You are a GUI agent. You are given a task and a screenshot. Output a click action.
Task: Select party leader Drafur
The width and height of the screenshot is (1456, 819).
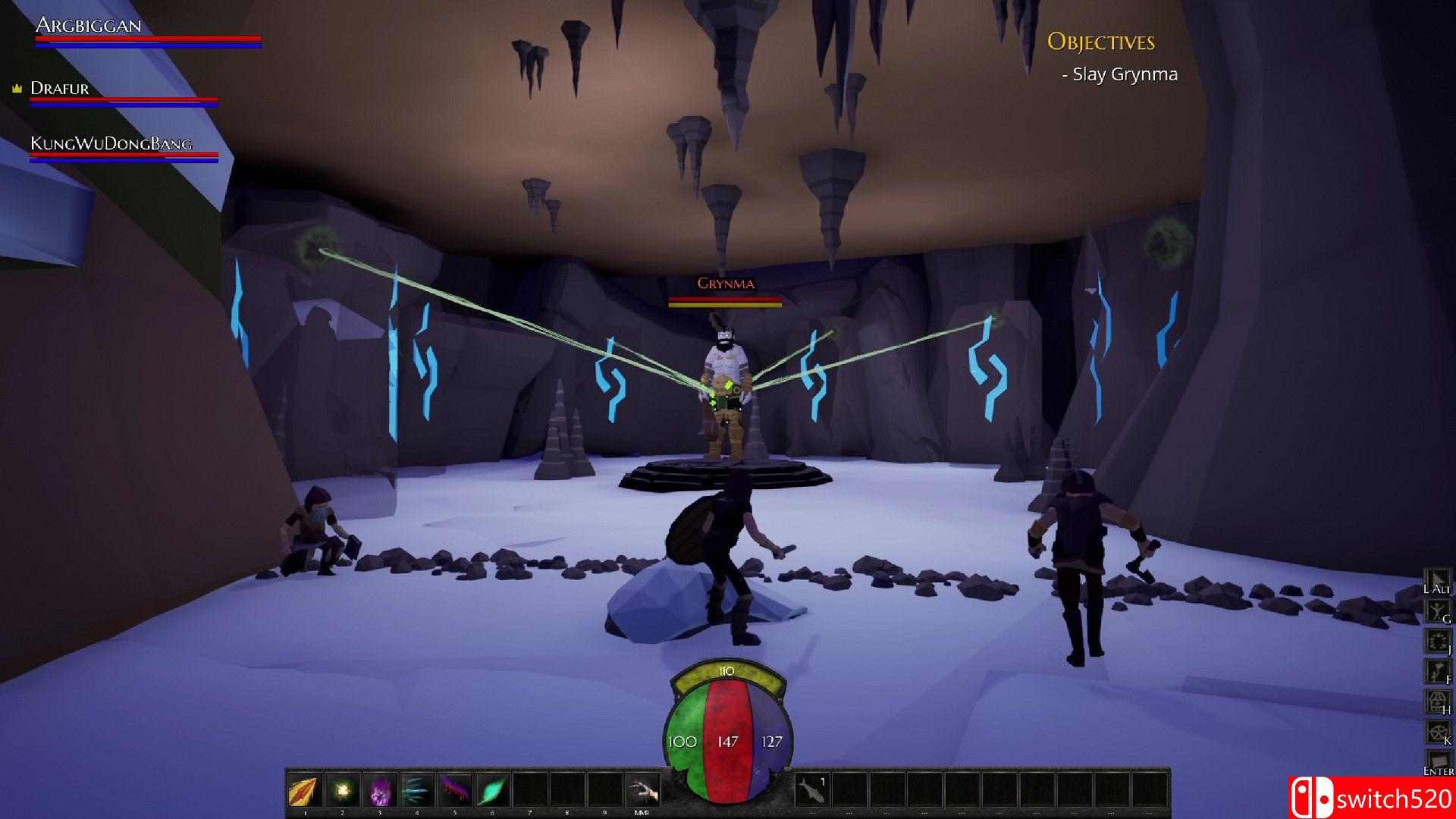click(x=60, y=89)
